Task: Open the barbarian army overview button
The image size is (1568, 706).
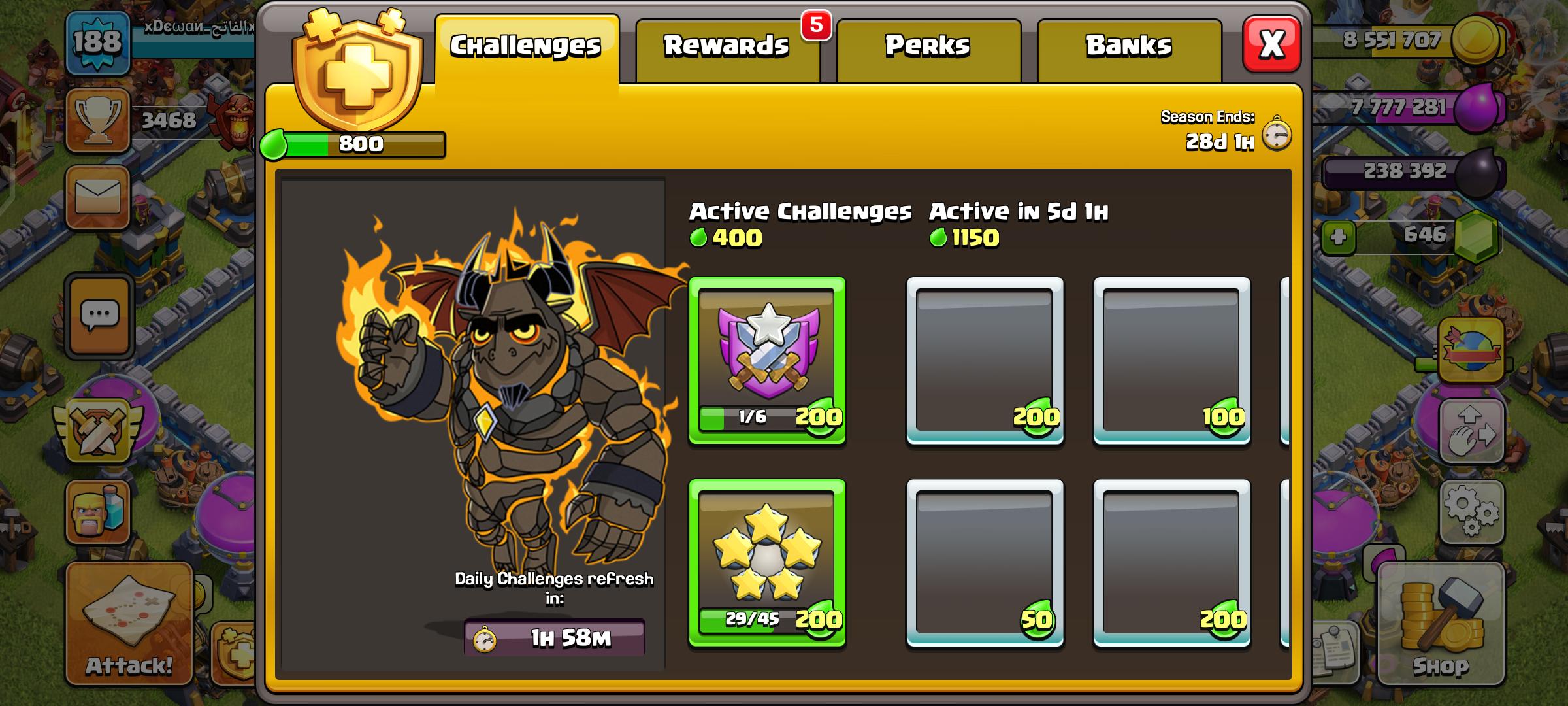Action: pyautogui.click(x=98, y=513)
